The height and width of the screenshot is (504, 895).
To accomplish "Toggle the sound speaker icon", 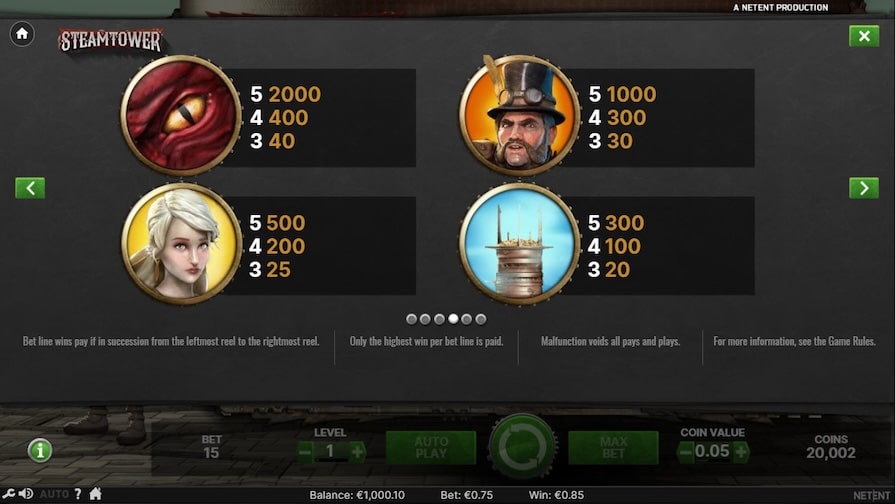I will click(x=25, y=494).
